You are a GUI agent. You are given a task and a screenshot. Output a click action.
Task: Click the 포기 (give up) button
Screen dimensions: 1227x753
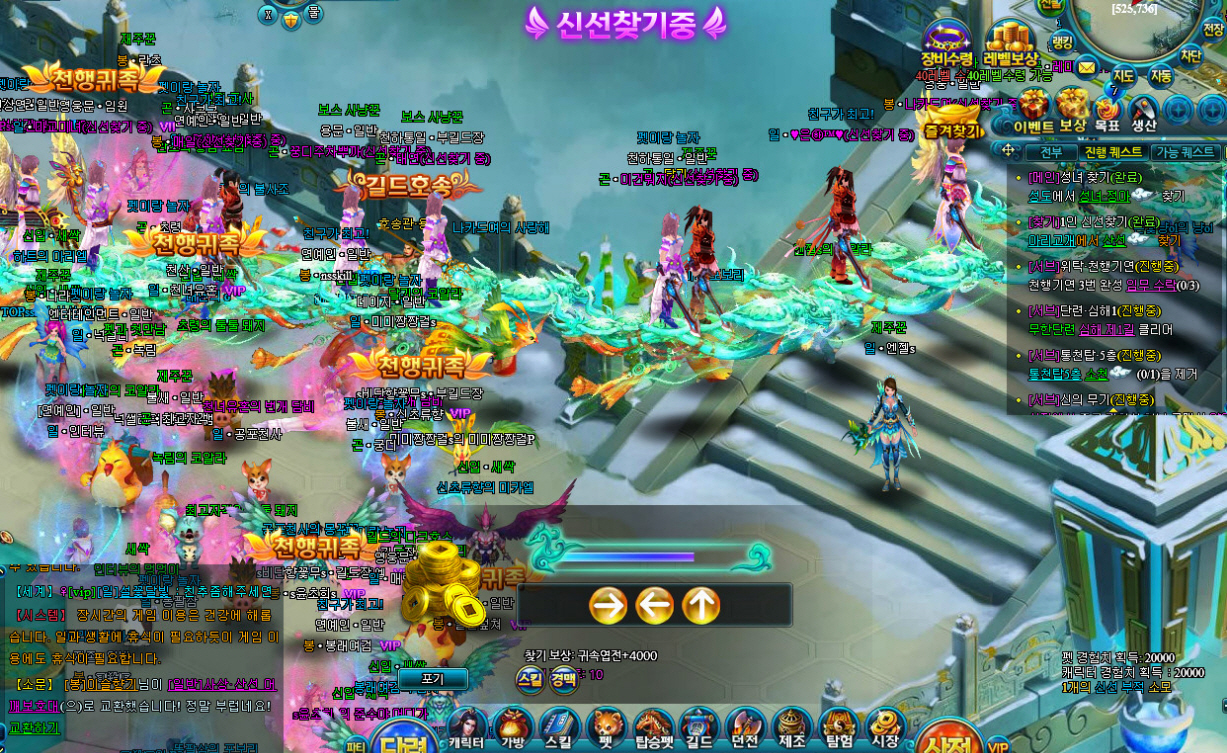[432, 678]
